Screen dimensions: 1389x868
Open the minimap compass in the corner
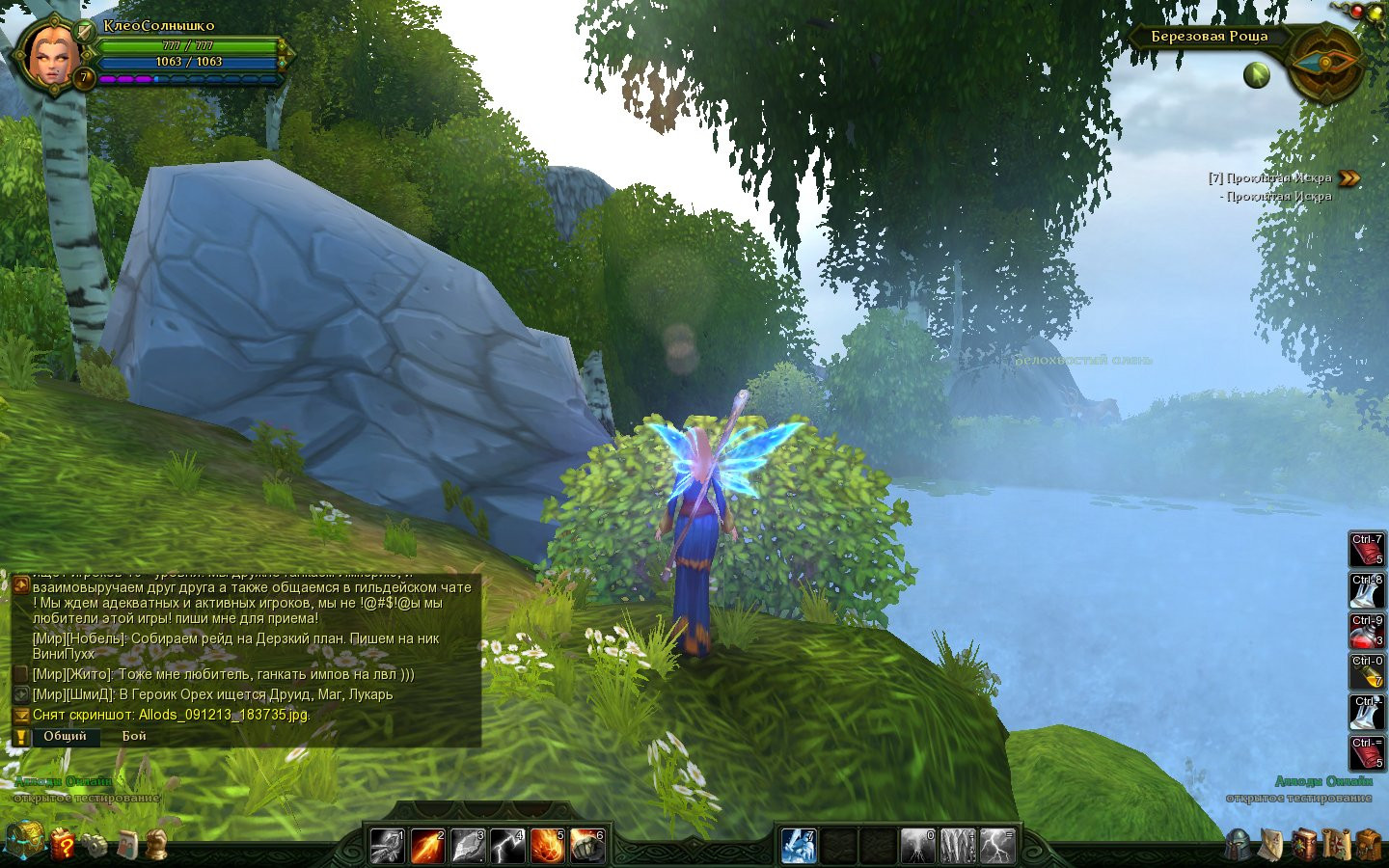(x=1324, y=64)
